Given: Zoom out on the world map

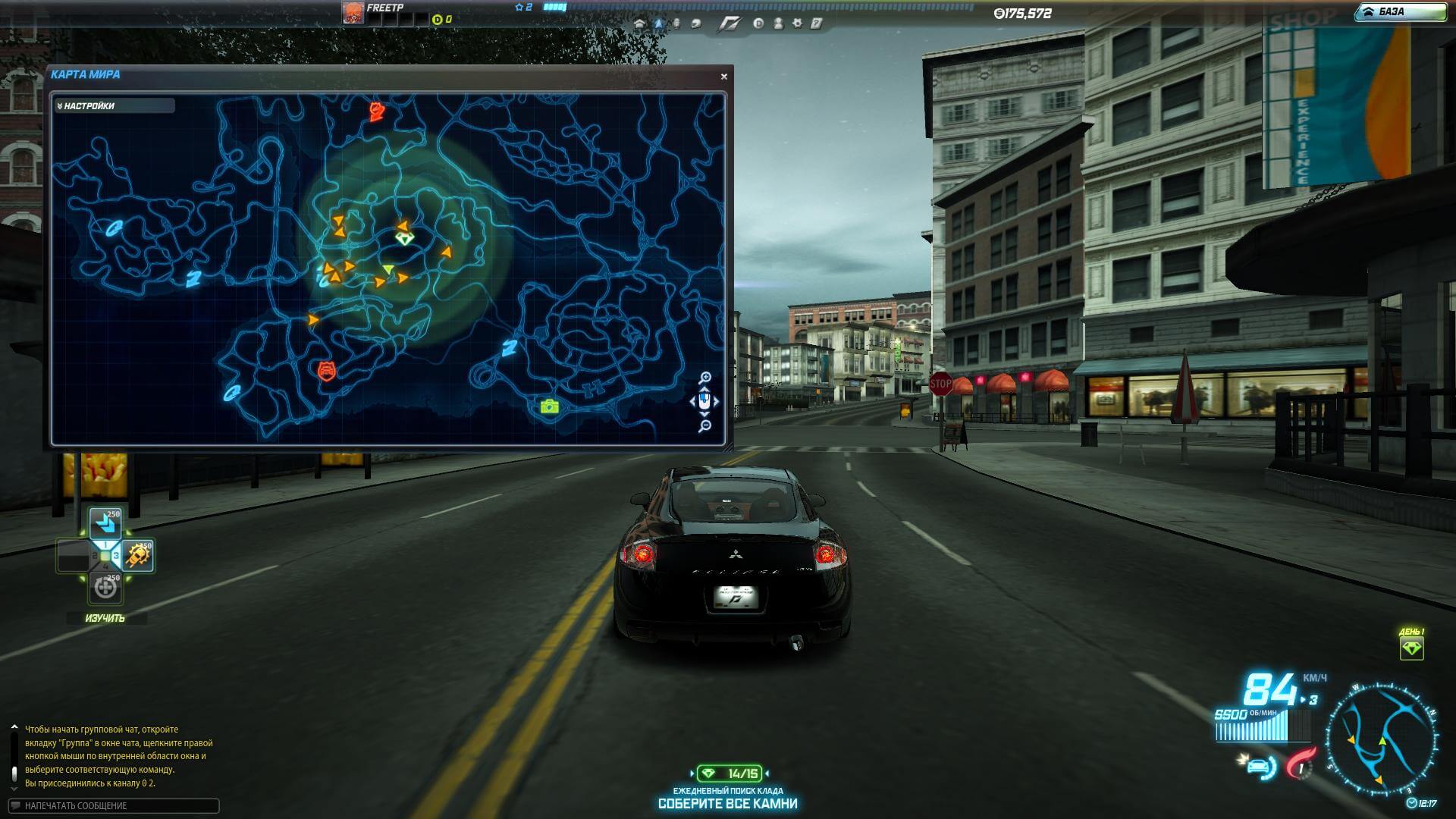Looking at the screenshot, I should (x=705, y=427).
